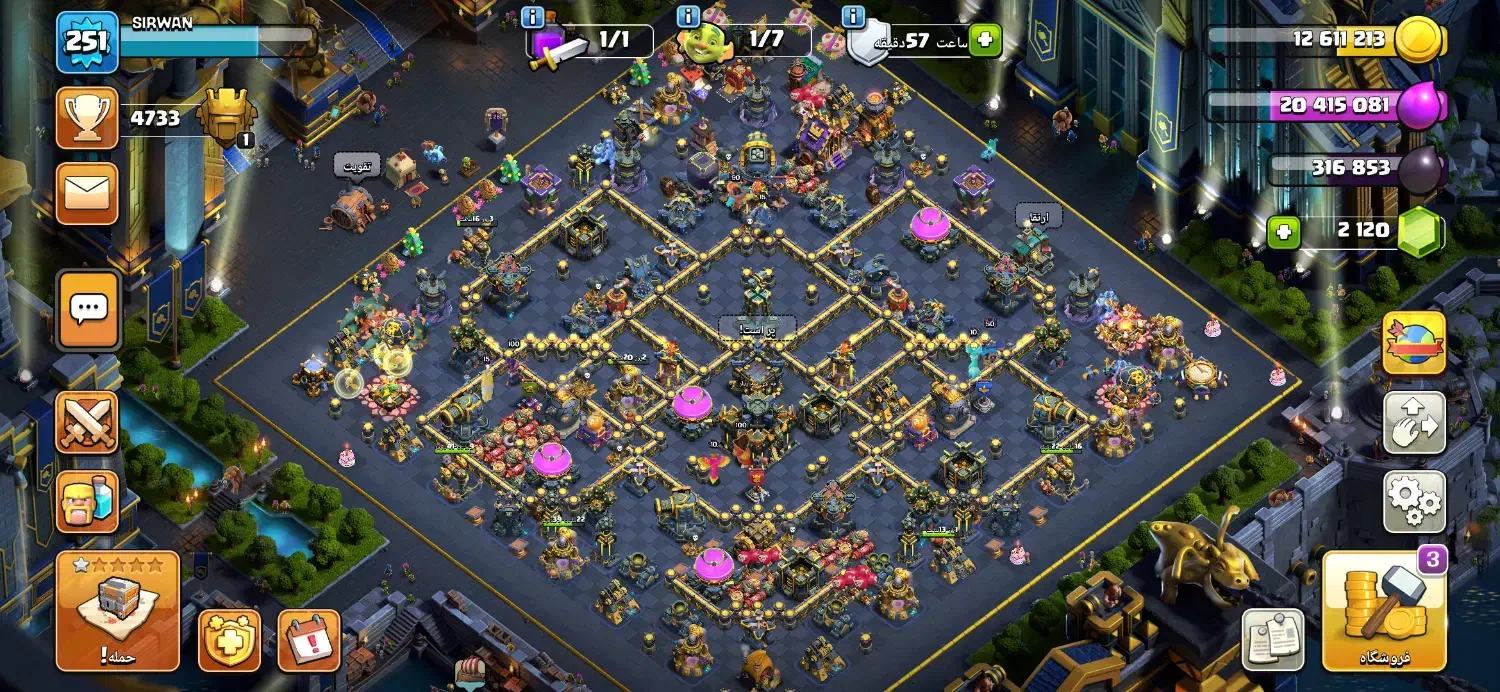The width and height of the screenshot is (1500, 692).
Task: Open the crossed swords battle button
Action: [87, 423]
